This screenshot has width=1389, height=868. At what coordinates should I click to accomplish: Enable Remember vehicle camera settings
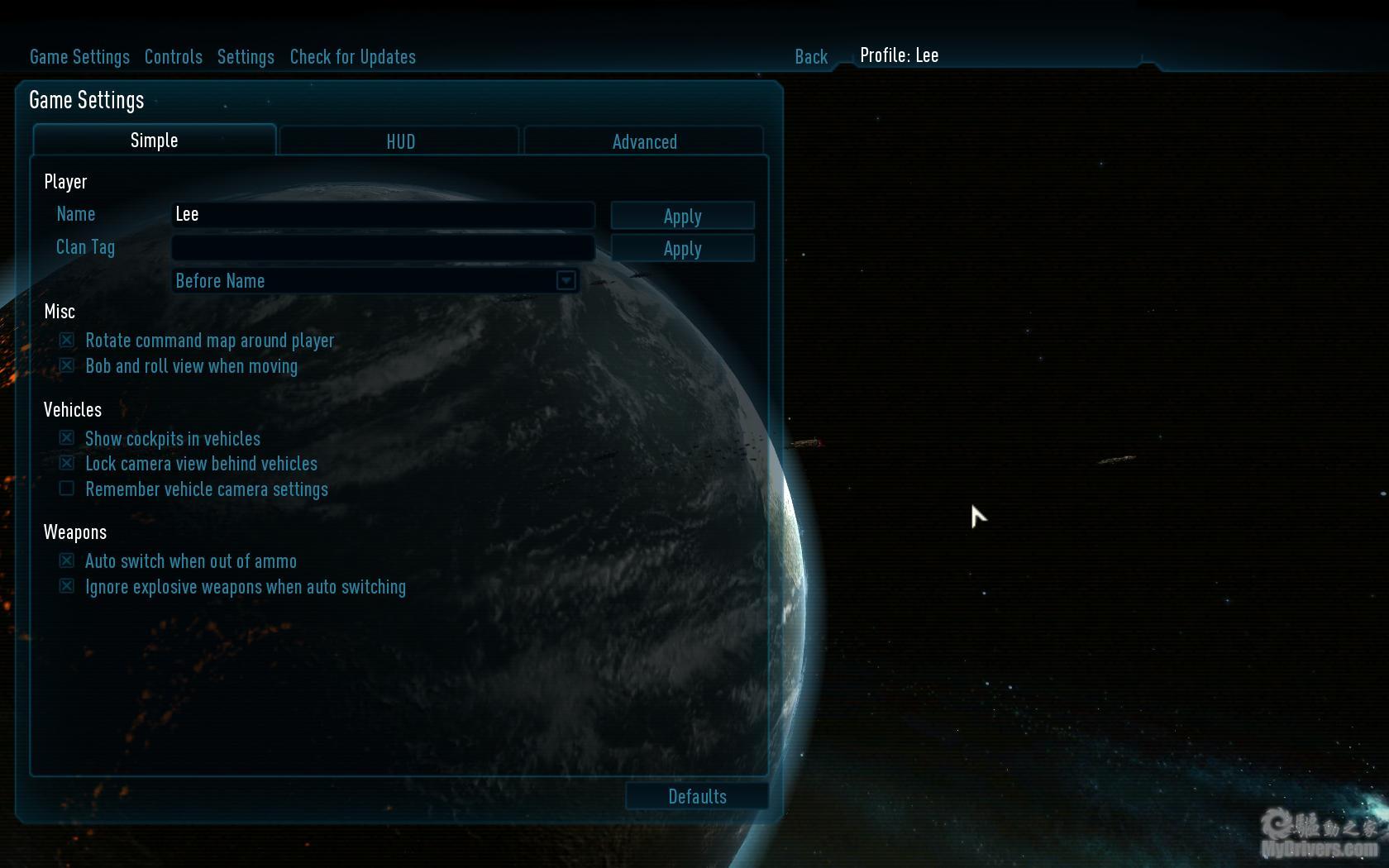point(67,489)
